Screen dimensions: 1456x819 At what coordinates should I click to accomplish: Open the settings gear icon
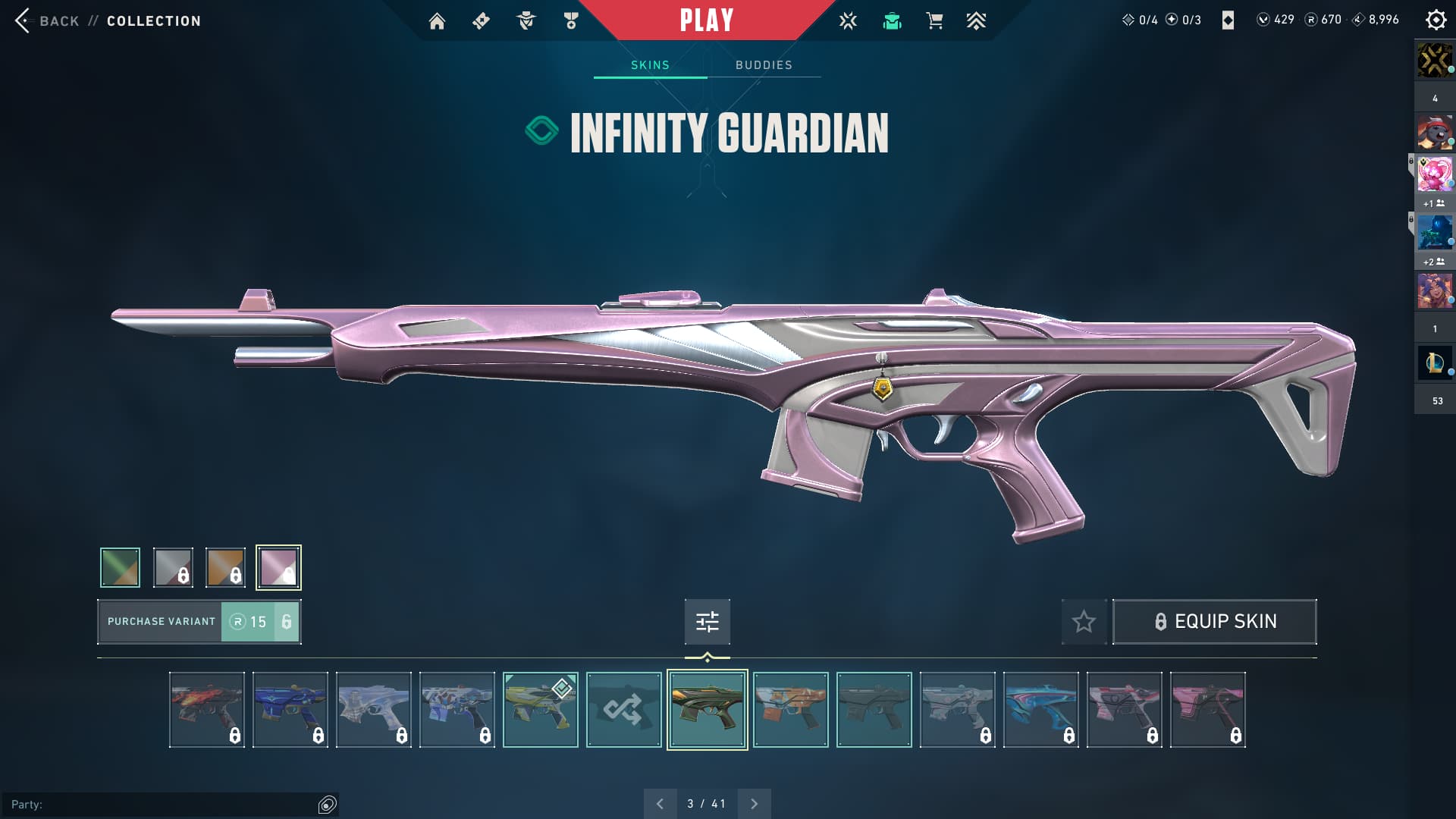1436,20
